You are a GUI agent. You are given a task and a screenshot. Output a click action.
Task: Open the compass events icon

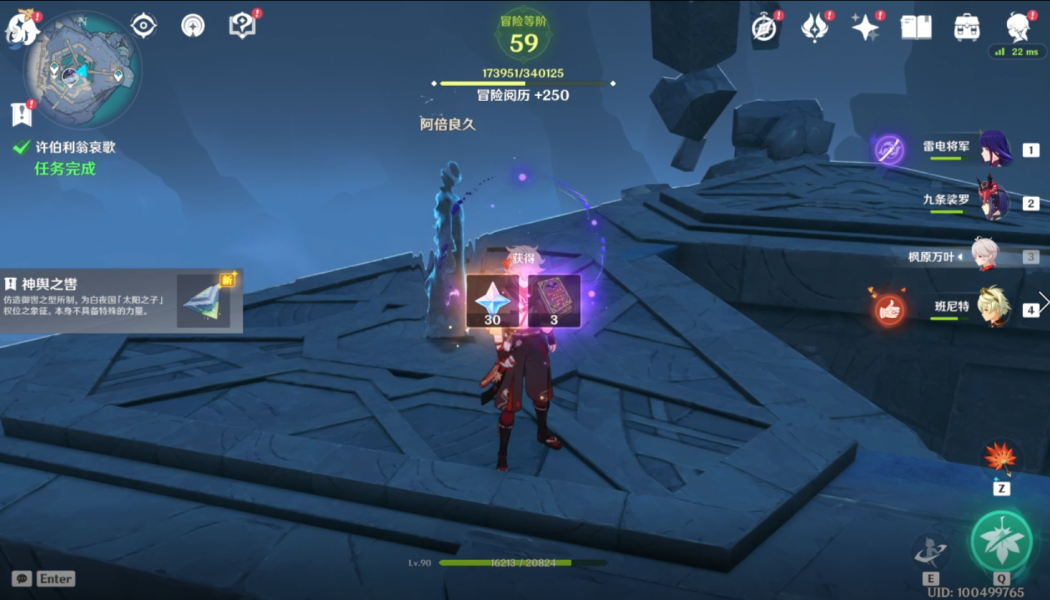[x=765, y=28]
